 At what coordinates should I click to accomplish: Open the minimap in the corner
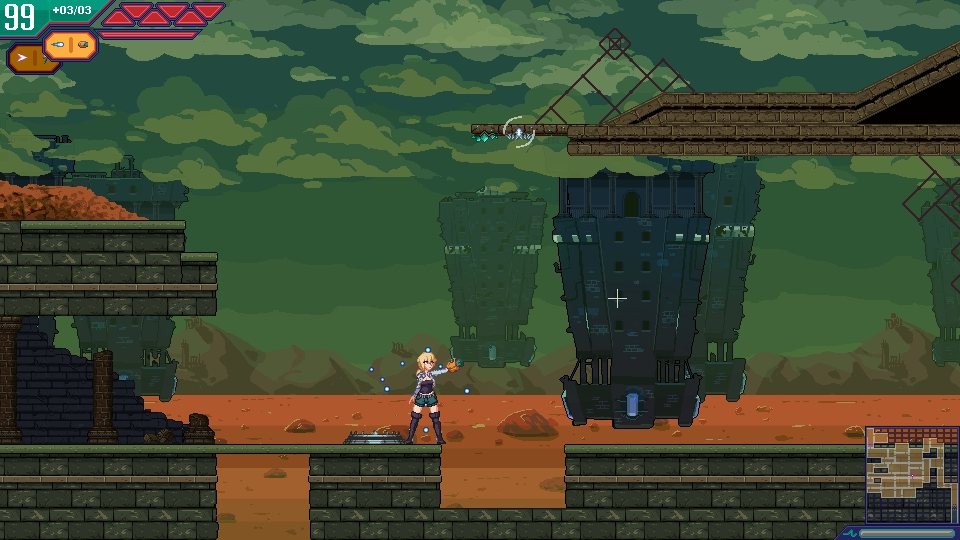click(911, 474)
